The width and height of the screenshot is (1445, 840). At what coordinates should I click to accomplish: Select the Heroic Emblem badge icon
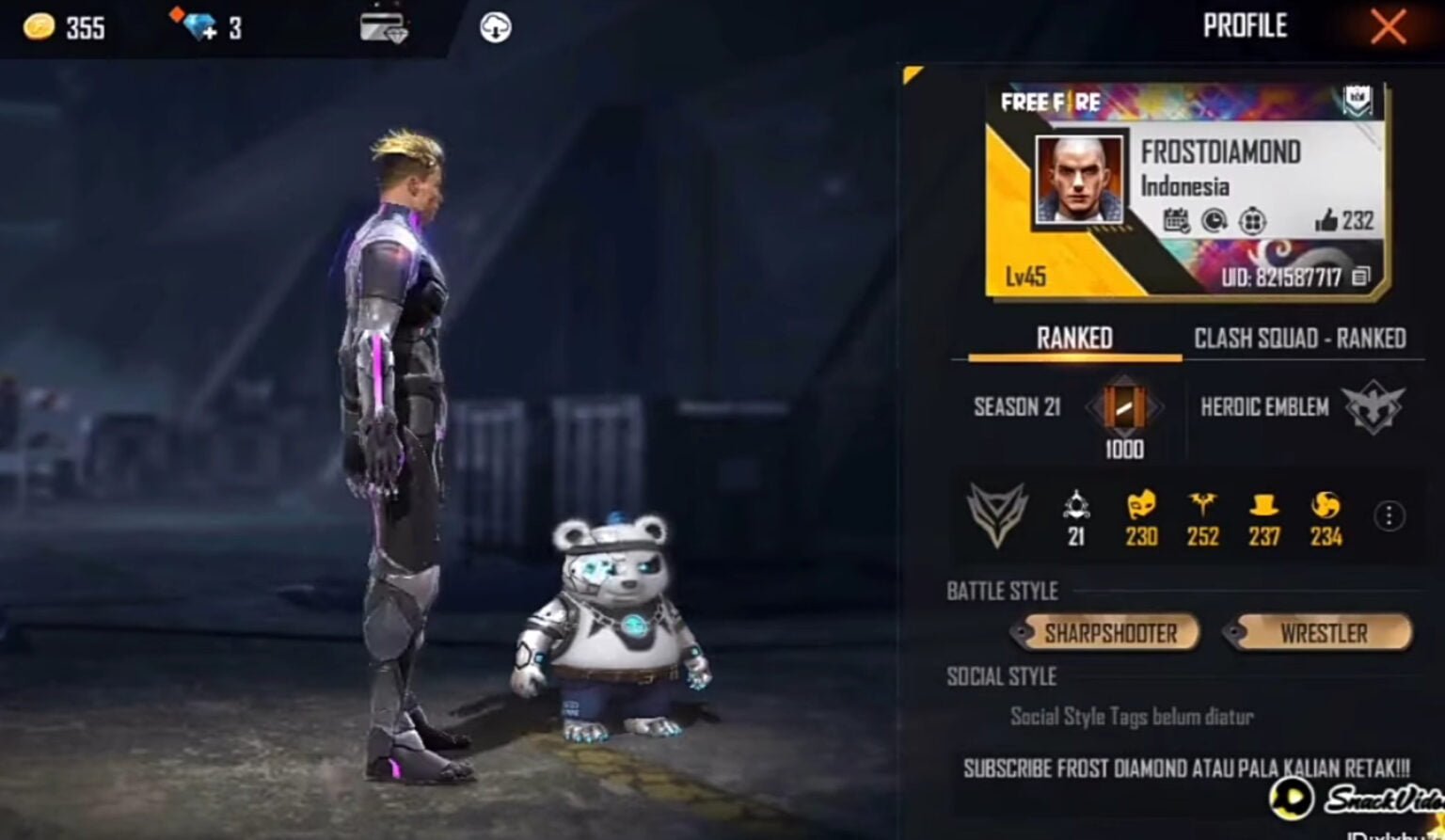click(1374, 407)
